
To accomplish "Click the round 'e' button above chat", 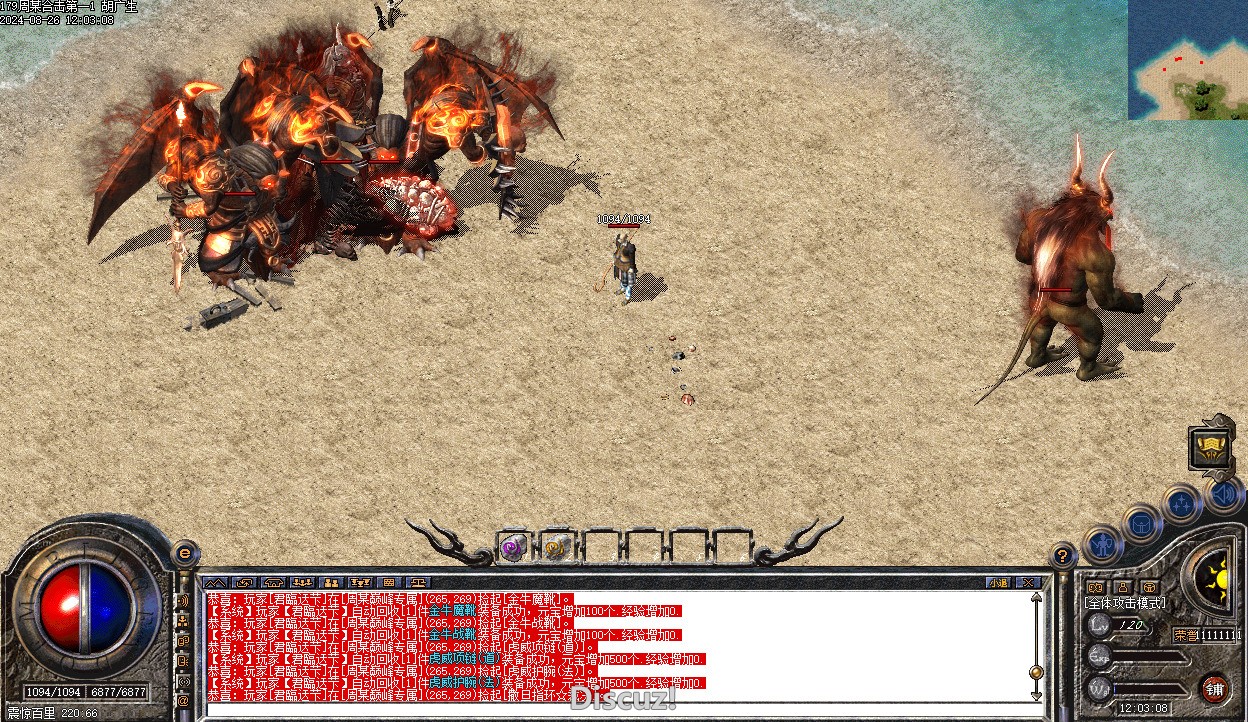I will [x=185, y=553].
